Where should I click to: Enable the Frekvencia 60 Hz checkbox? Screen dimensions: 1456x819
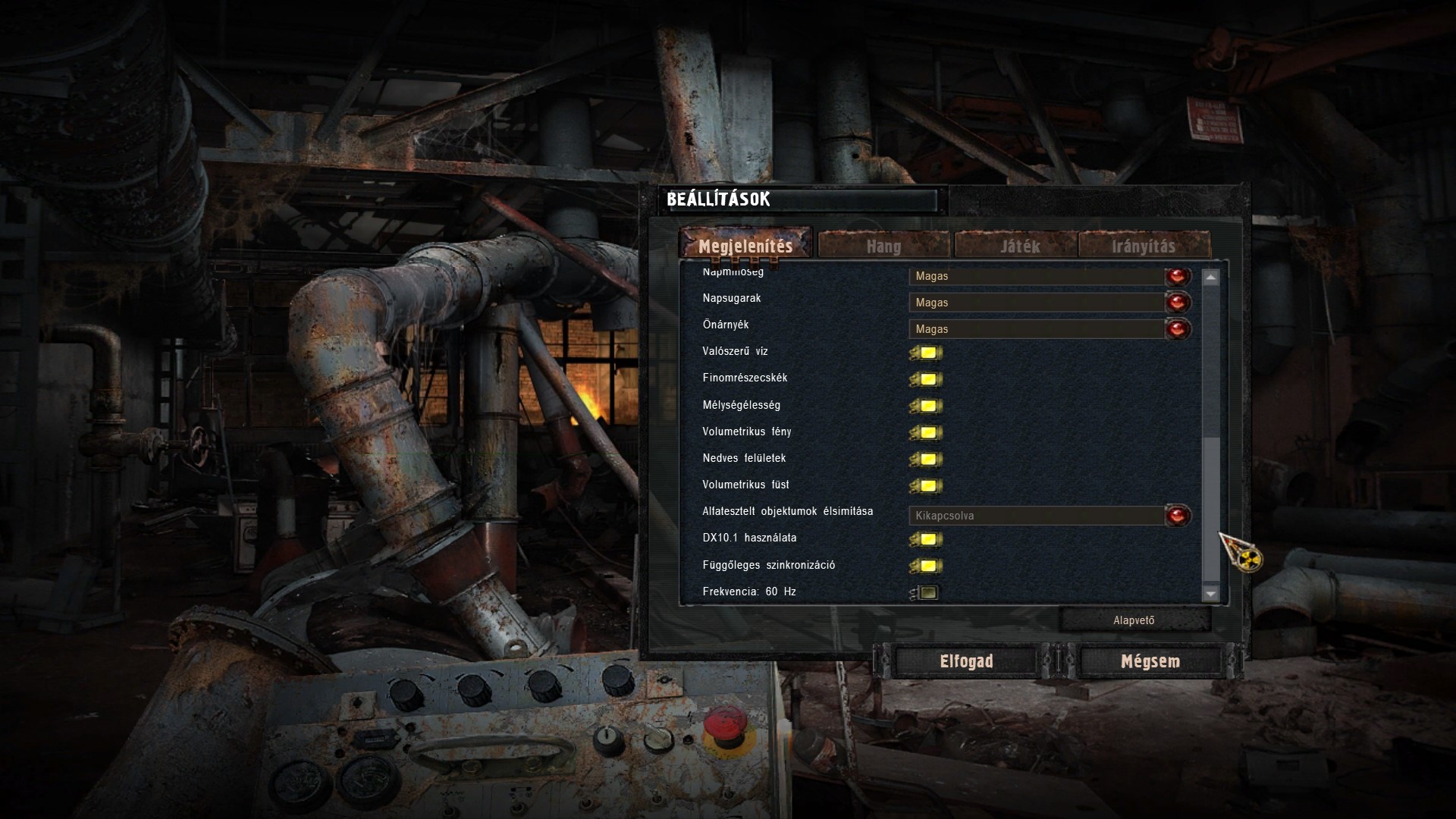tap(927, 592)
